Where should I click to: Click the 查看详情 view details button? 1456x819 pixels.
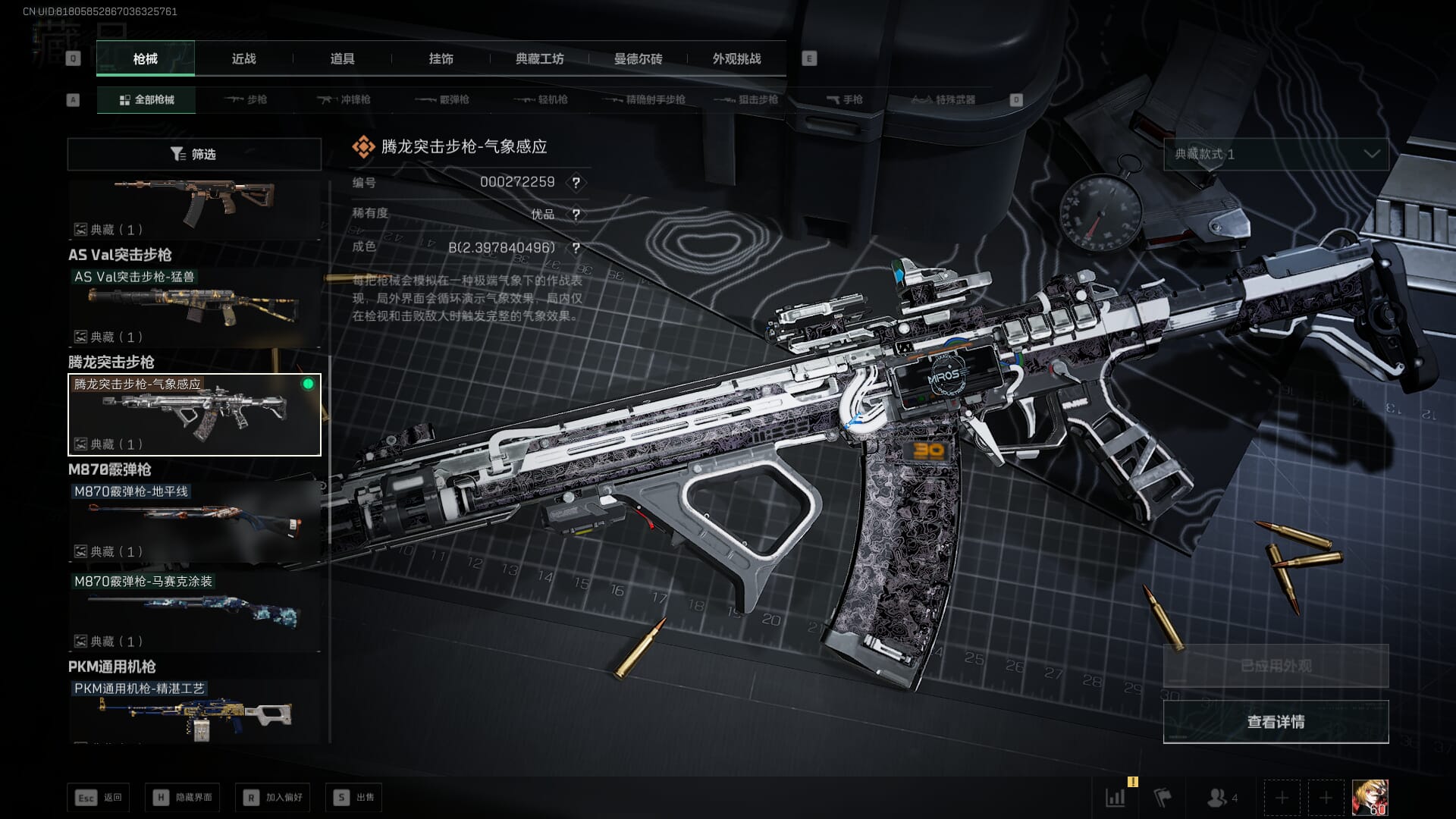1276,722
